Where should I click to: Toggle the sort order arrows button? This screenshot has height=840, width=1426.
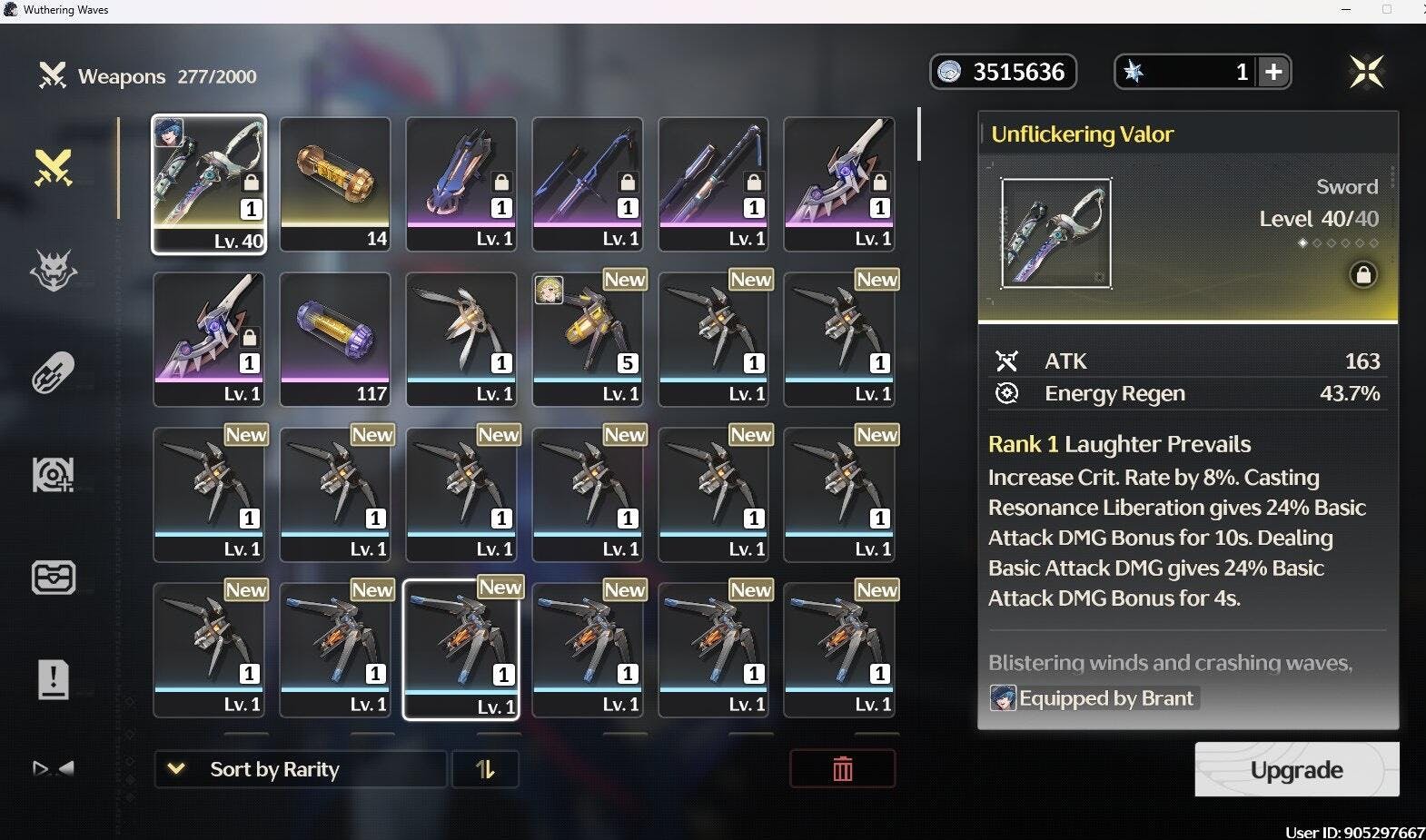(485, 769)
